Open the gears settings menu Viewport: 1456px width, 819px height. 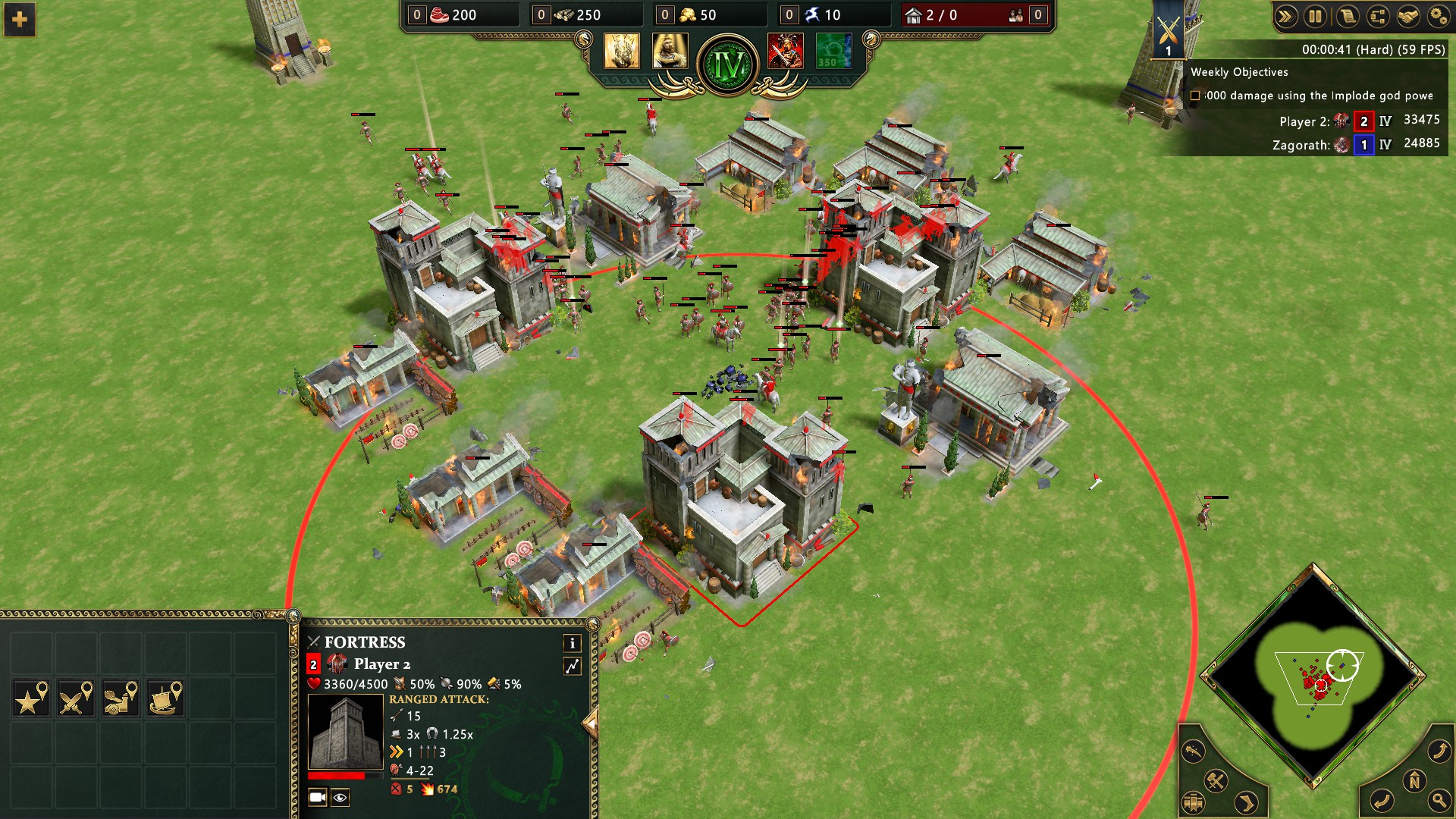(x=1438, y=17)
